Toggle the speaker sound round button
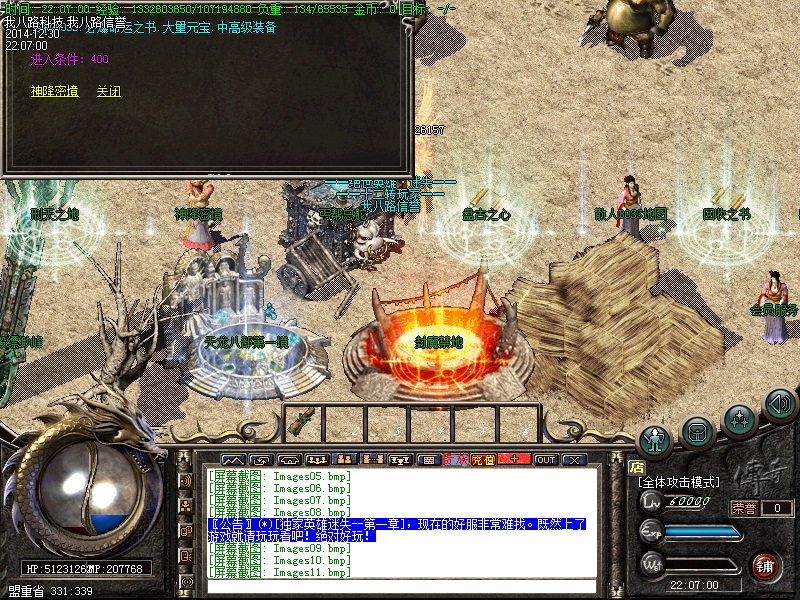The width and height of the screenshot is (800, 600). [780, 405]
